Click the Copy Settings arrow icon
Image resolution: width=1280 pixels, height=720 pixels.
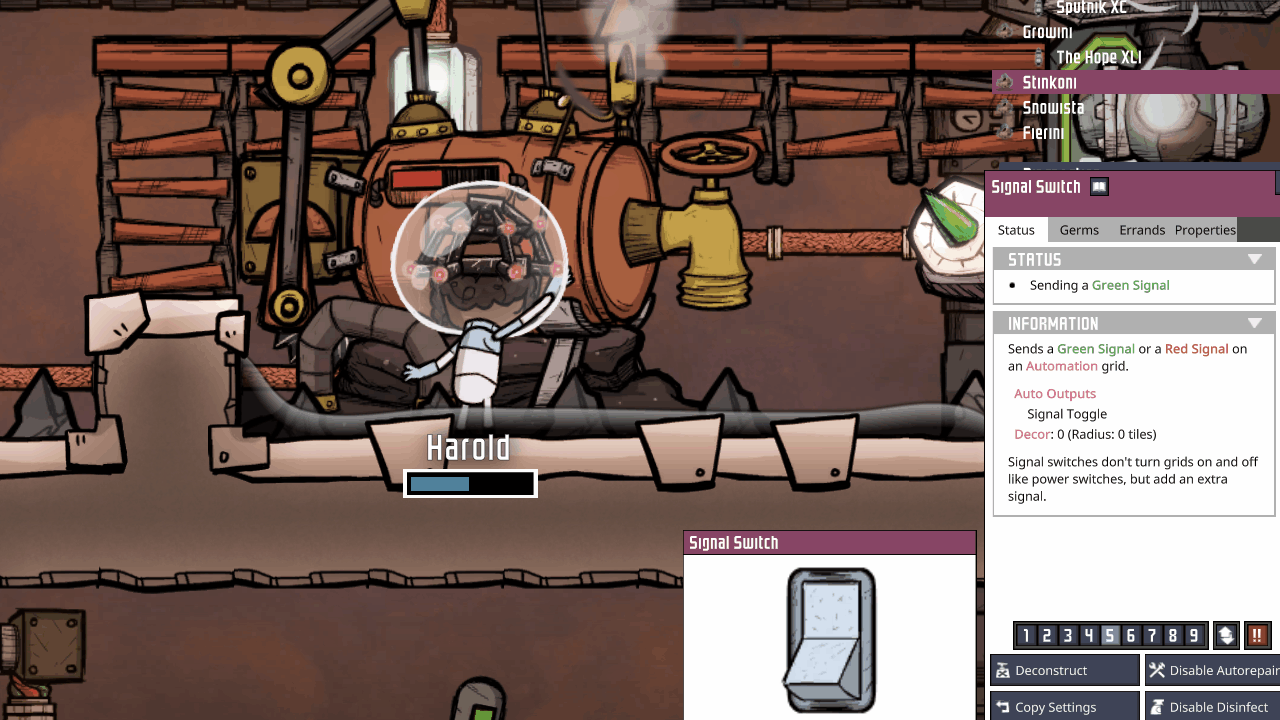click(x=1003, y=706)
